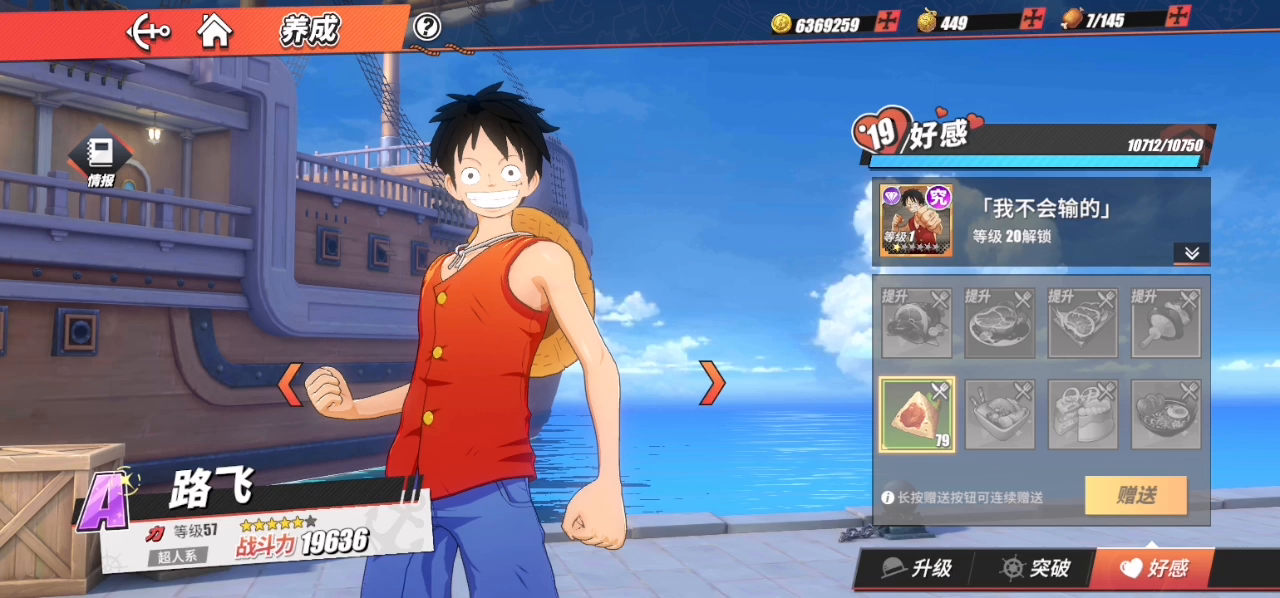The height and width of the screenshot is (598, 1280).
Task: Show the next character with right arrow
Action: click(x=711, y=382)
